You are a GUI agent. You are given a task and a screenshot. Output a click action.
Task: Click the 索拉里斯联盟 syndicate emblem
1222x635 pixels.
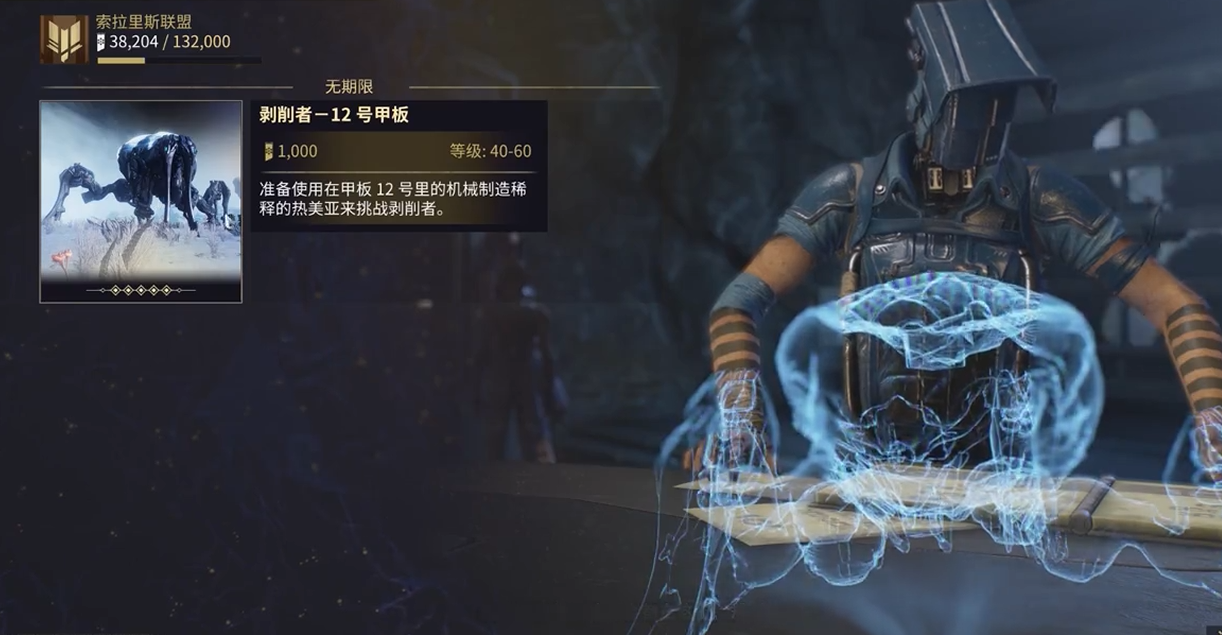[63, 40]
